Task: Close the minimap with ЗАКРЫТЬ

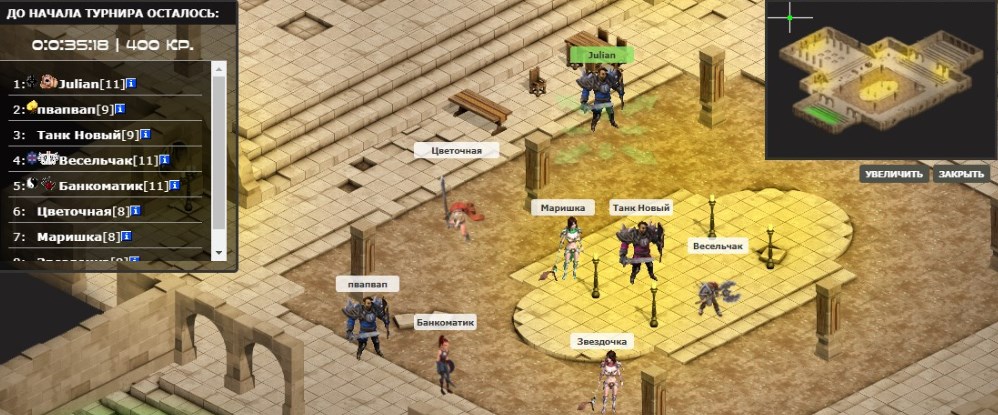Action: pos(962,174)
